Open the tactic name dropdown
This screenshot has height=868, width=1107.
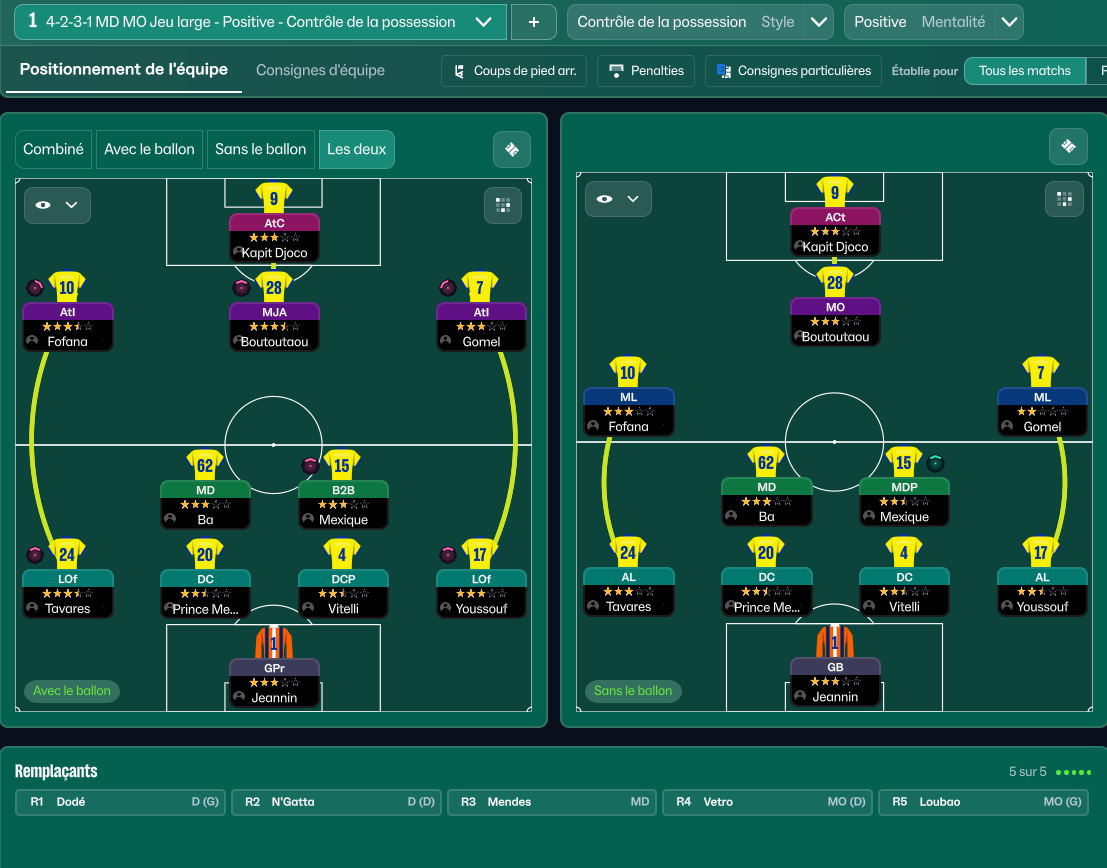[484, 22]
